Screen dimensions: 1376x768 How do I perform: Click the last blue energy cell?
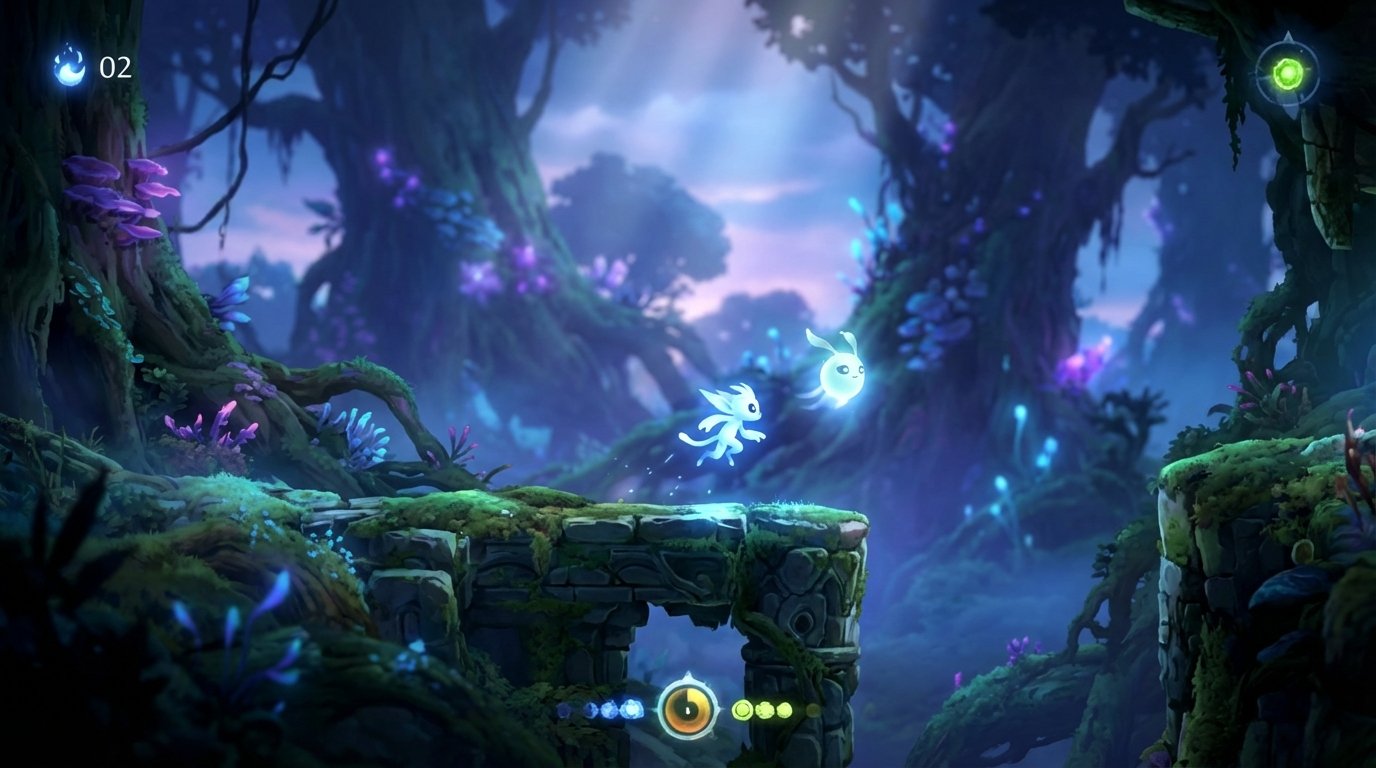632,710
